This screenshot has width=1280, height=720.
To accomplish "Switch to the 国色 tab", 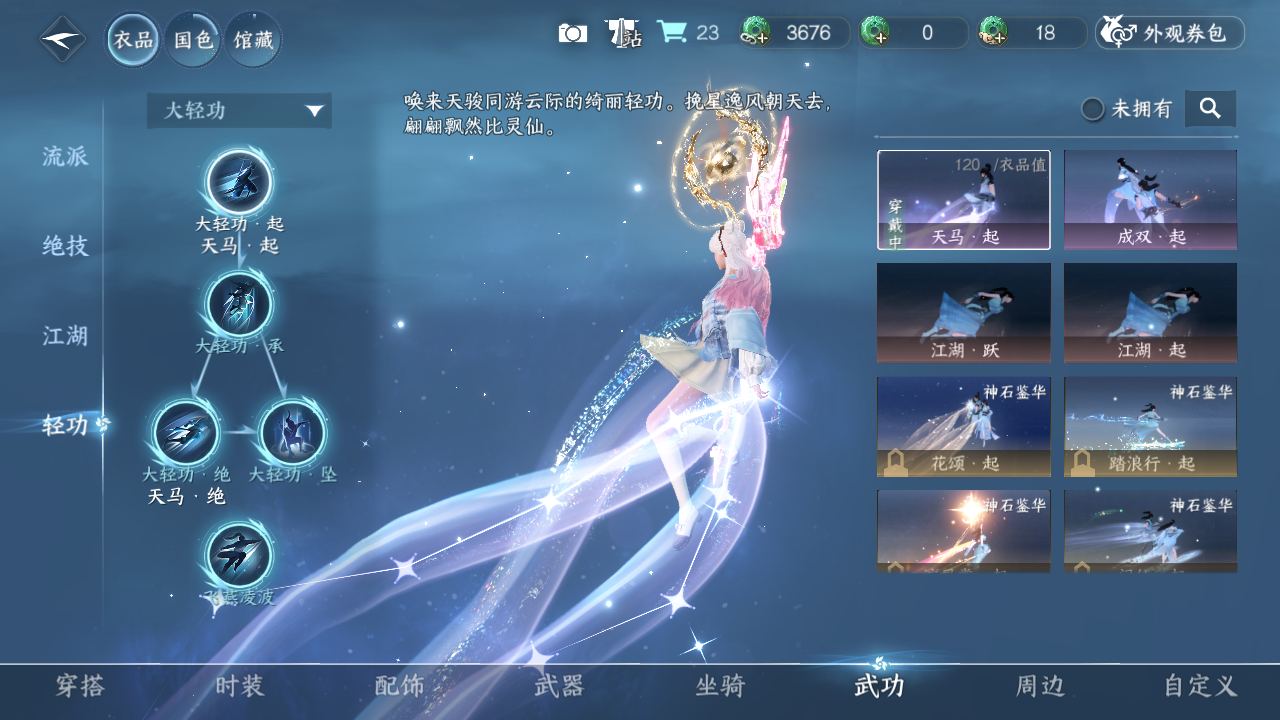I will pos(193,40).
